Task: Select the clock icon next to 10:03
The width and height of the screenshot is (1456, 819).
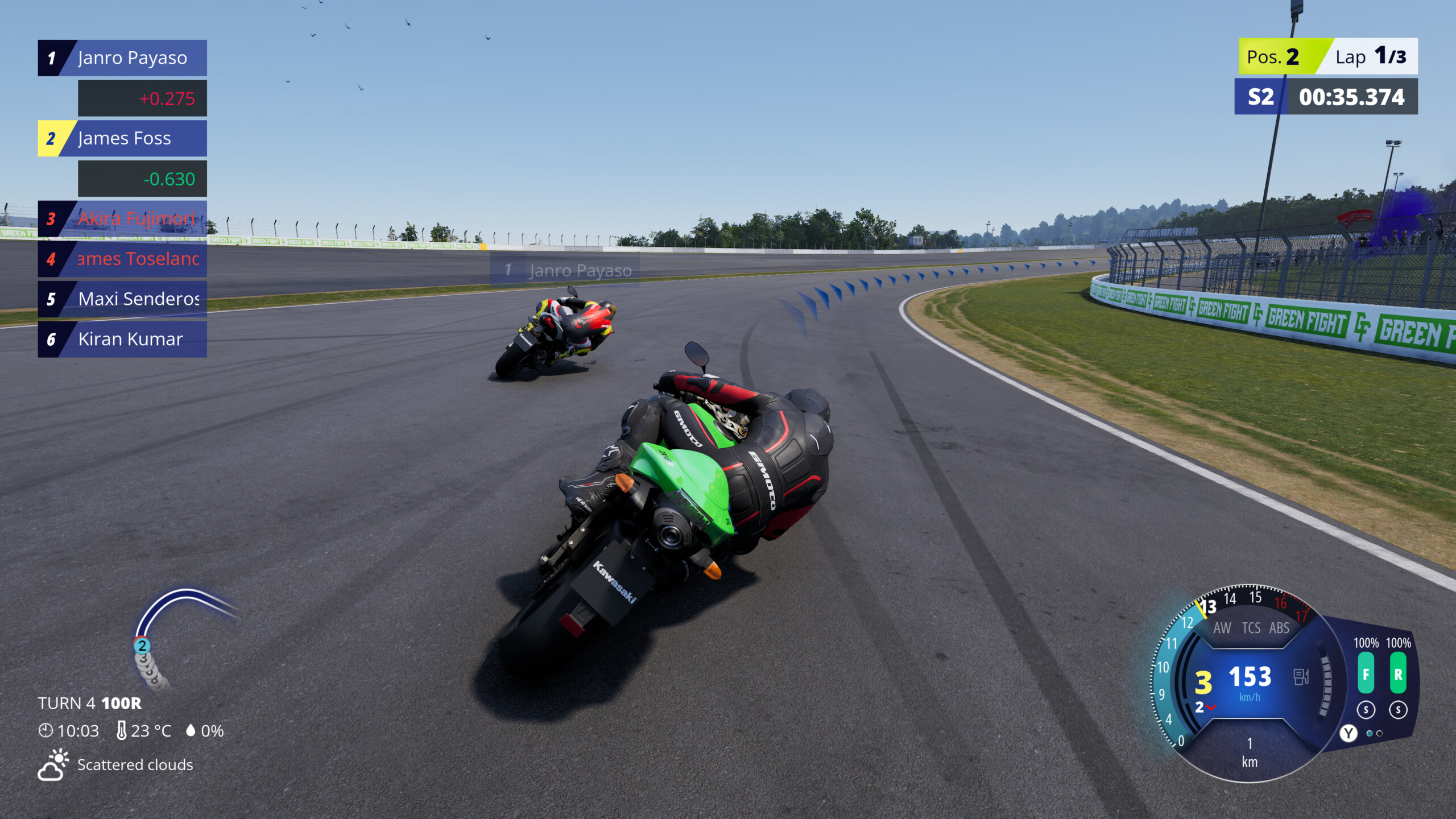Action: [x=45, y=731]
